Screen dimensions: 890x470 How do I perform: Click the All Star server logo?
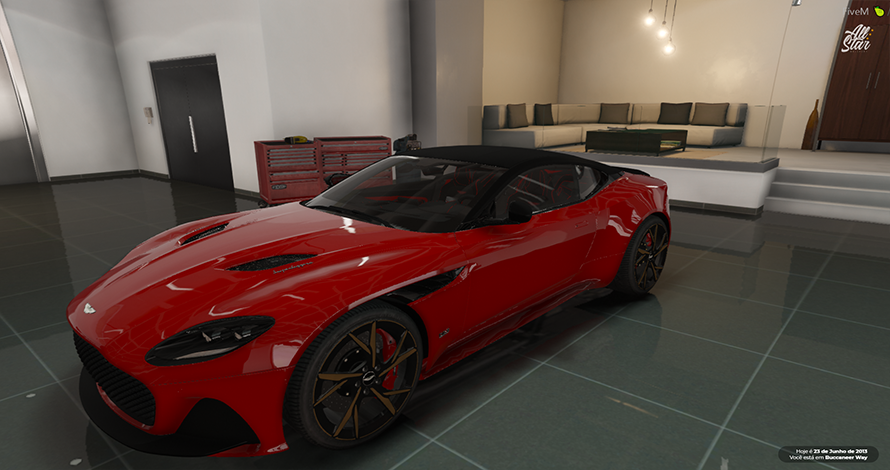856,38
